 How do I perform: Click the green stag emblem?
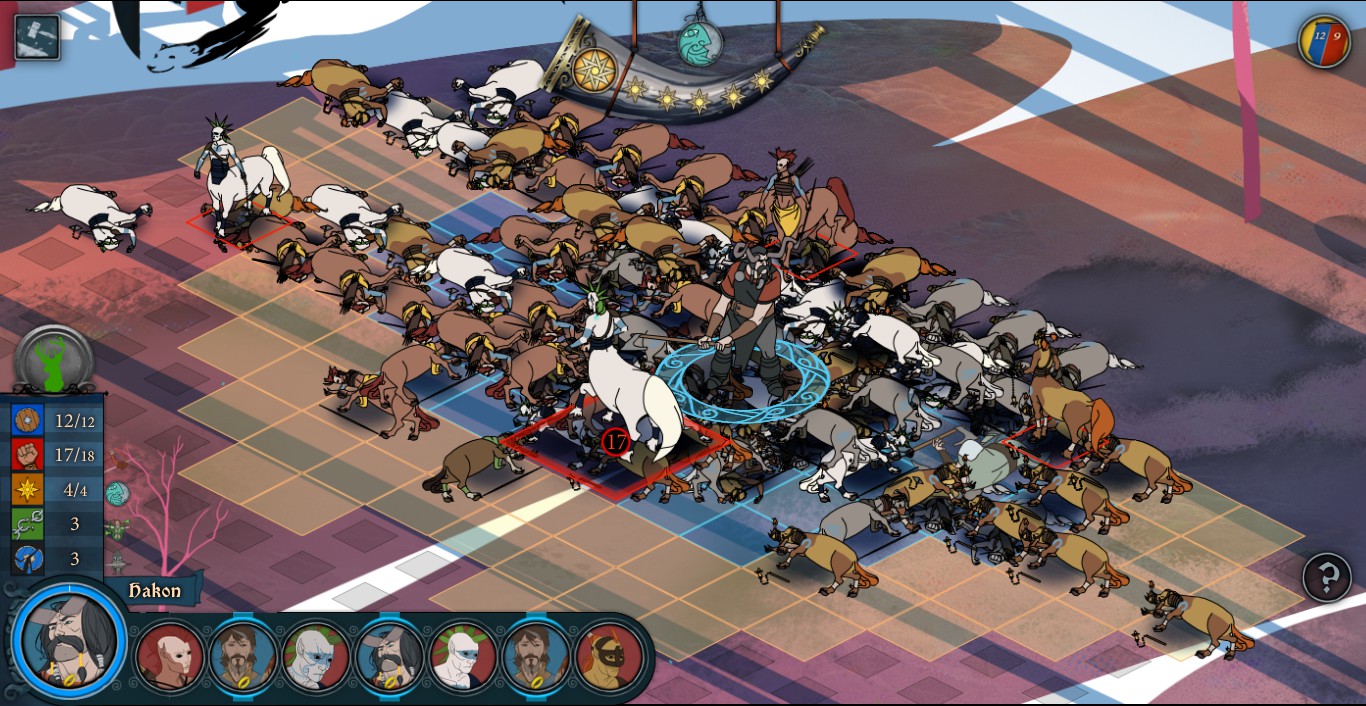click(54, 361)
